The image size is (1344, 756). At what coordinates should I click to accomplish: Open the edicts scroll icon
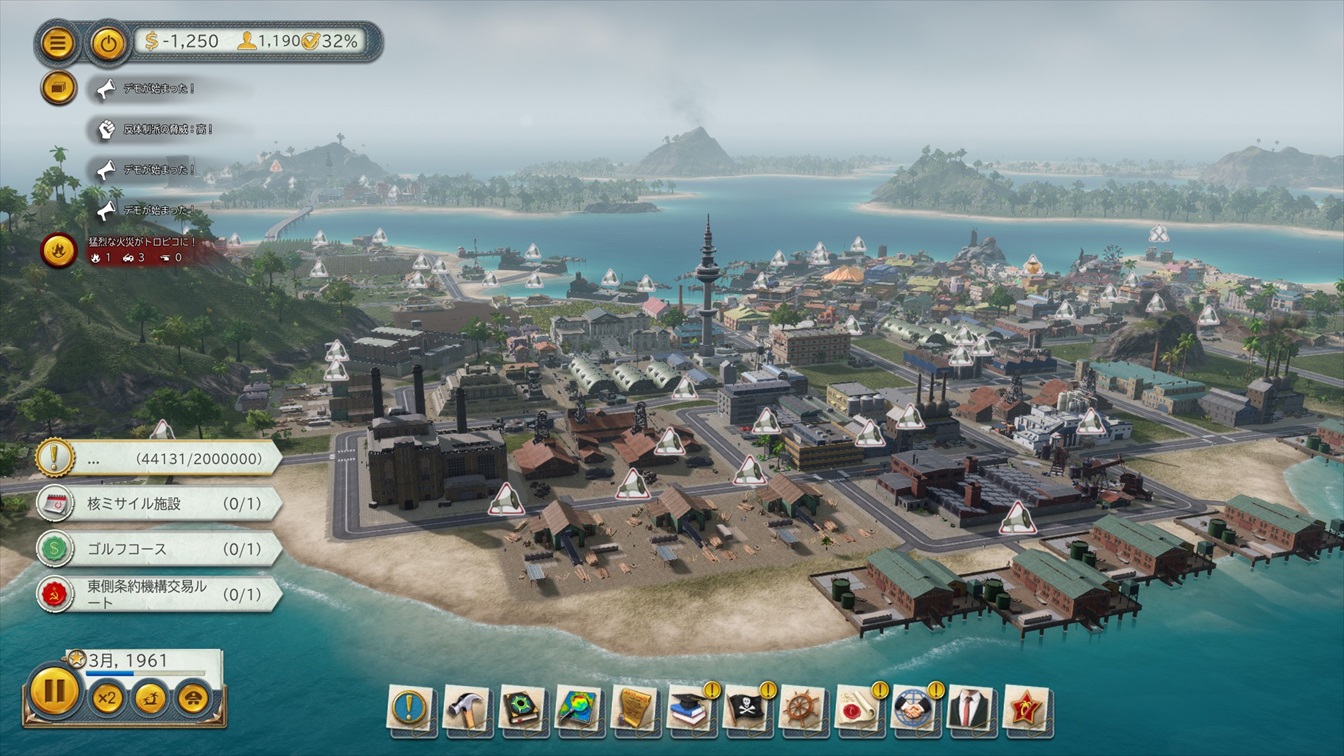click(x=634, y=708)
